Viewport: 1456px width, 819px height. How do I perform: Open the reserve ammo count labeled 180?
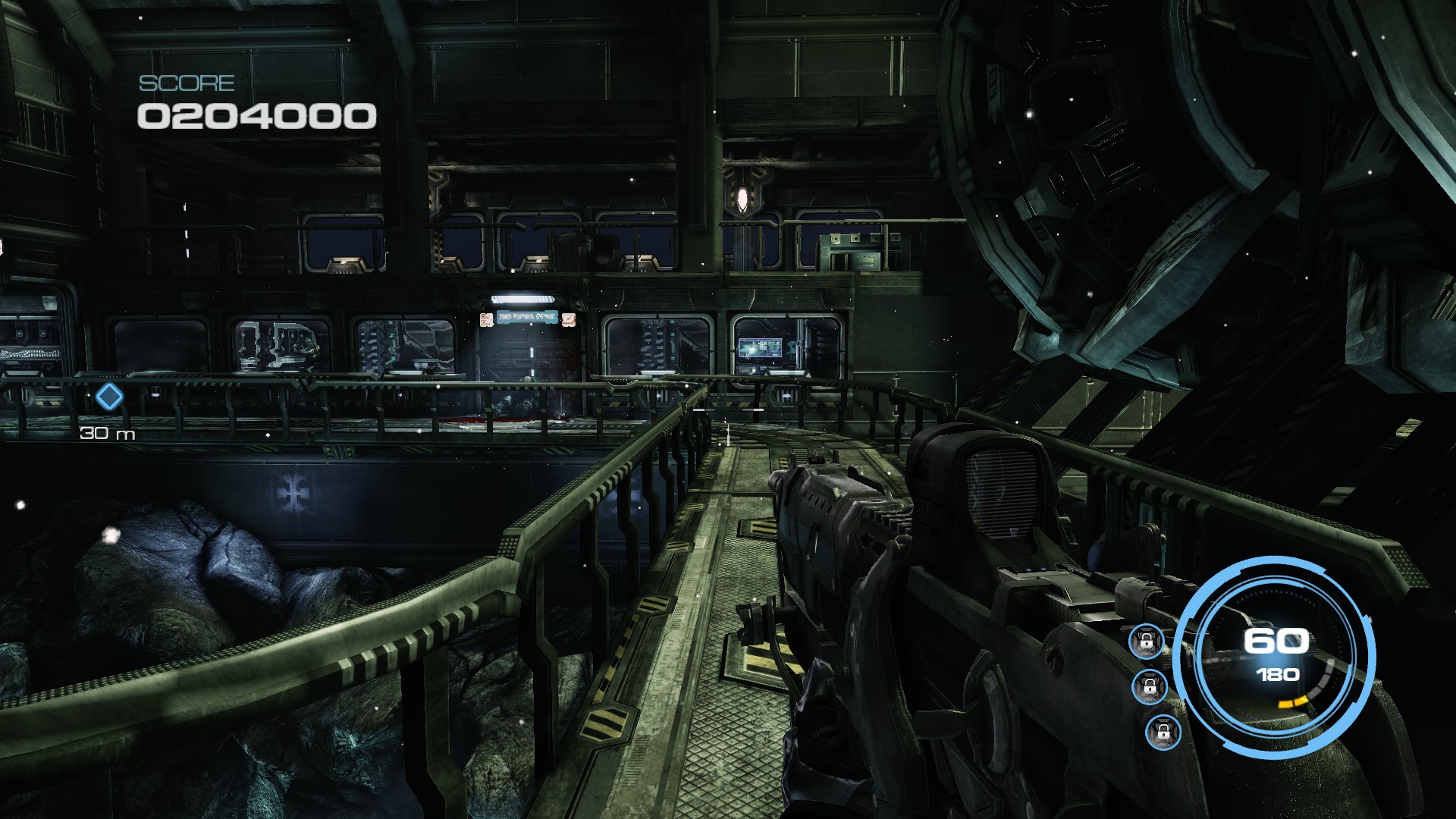click(x=1279, y=674)
